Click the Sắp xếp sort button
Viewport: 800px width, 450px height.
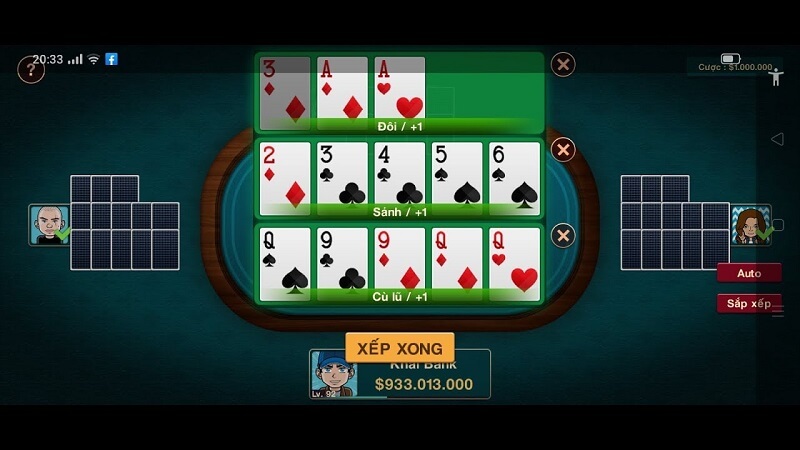point(748,303)
